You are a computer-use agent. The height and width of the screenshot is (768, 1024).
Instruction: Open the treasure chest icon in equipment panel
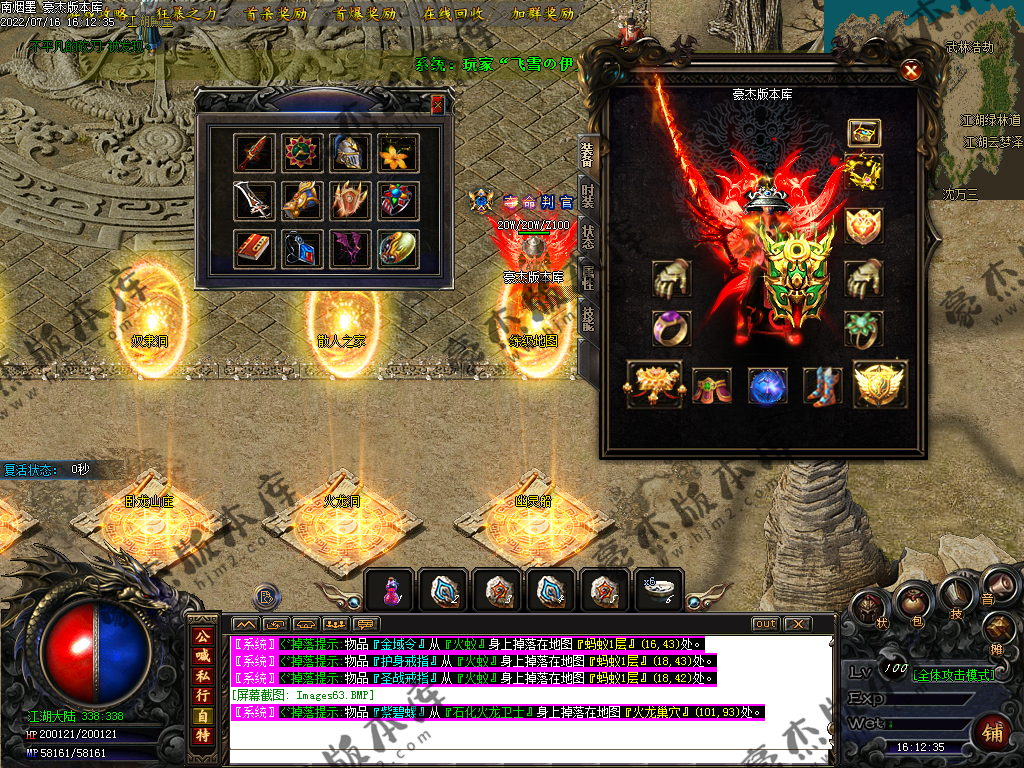pos(864,132)
